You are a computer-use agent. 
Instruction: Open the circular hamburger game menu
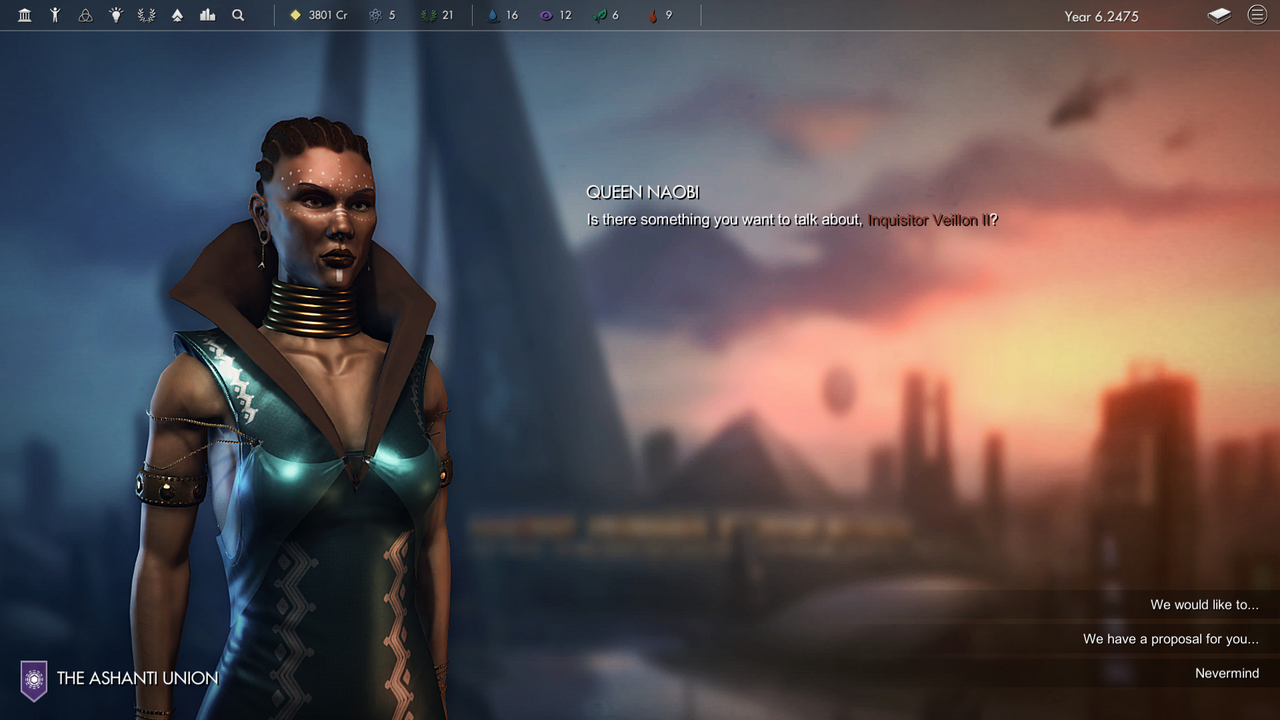coord(1257,15)
